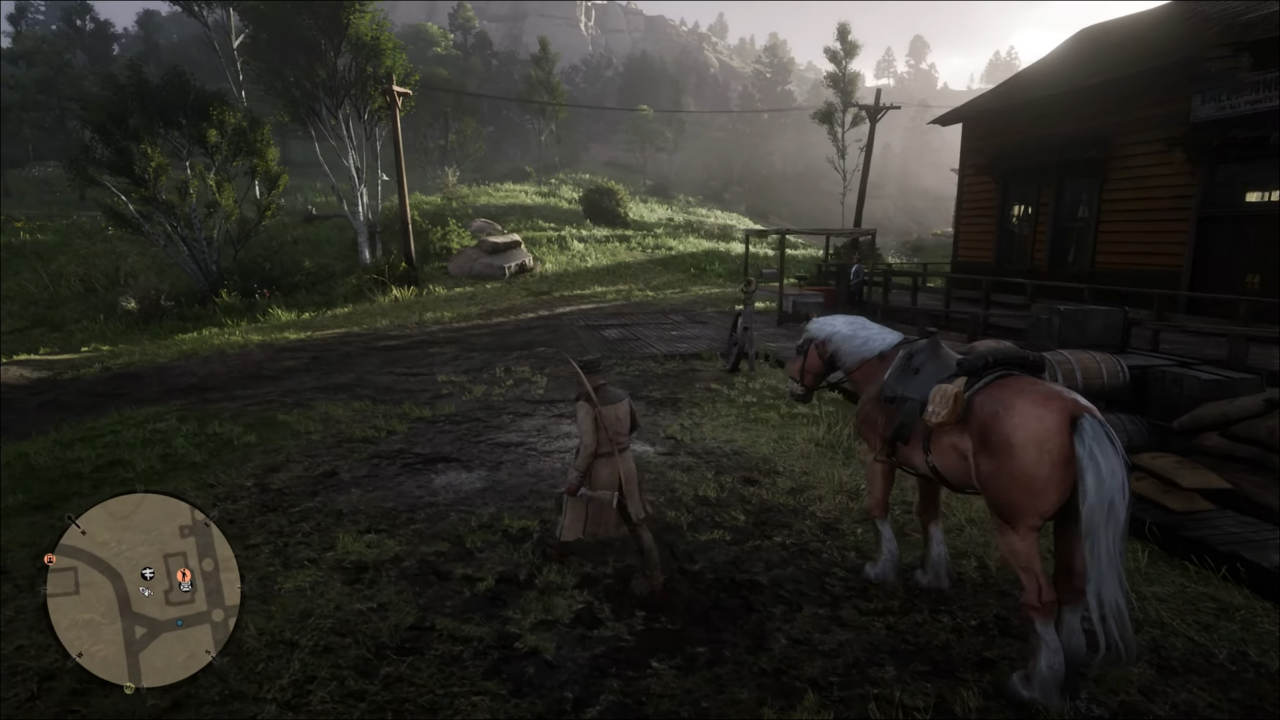Click the black crossed-signpost icon on minimap
This screenshot has width=1280, height=720.
pyautogui.click(x=147, y=574)
